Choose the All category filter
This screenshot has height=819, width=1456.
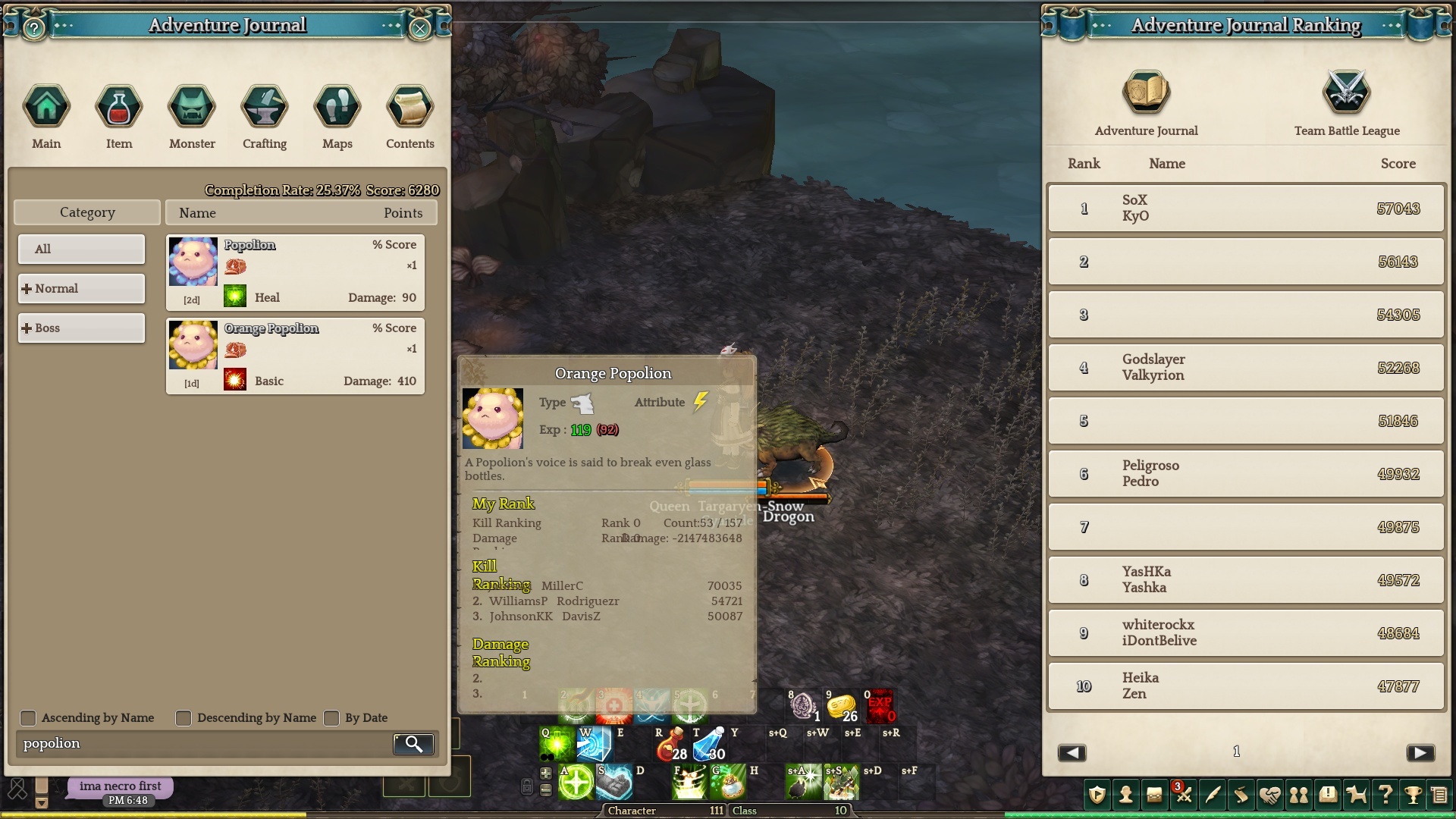click(81, 249)
